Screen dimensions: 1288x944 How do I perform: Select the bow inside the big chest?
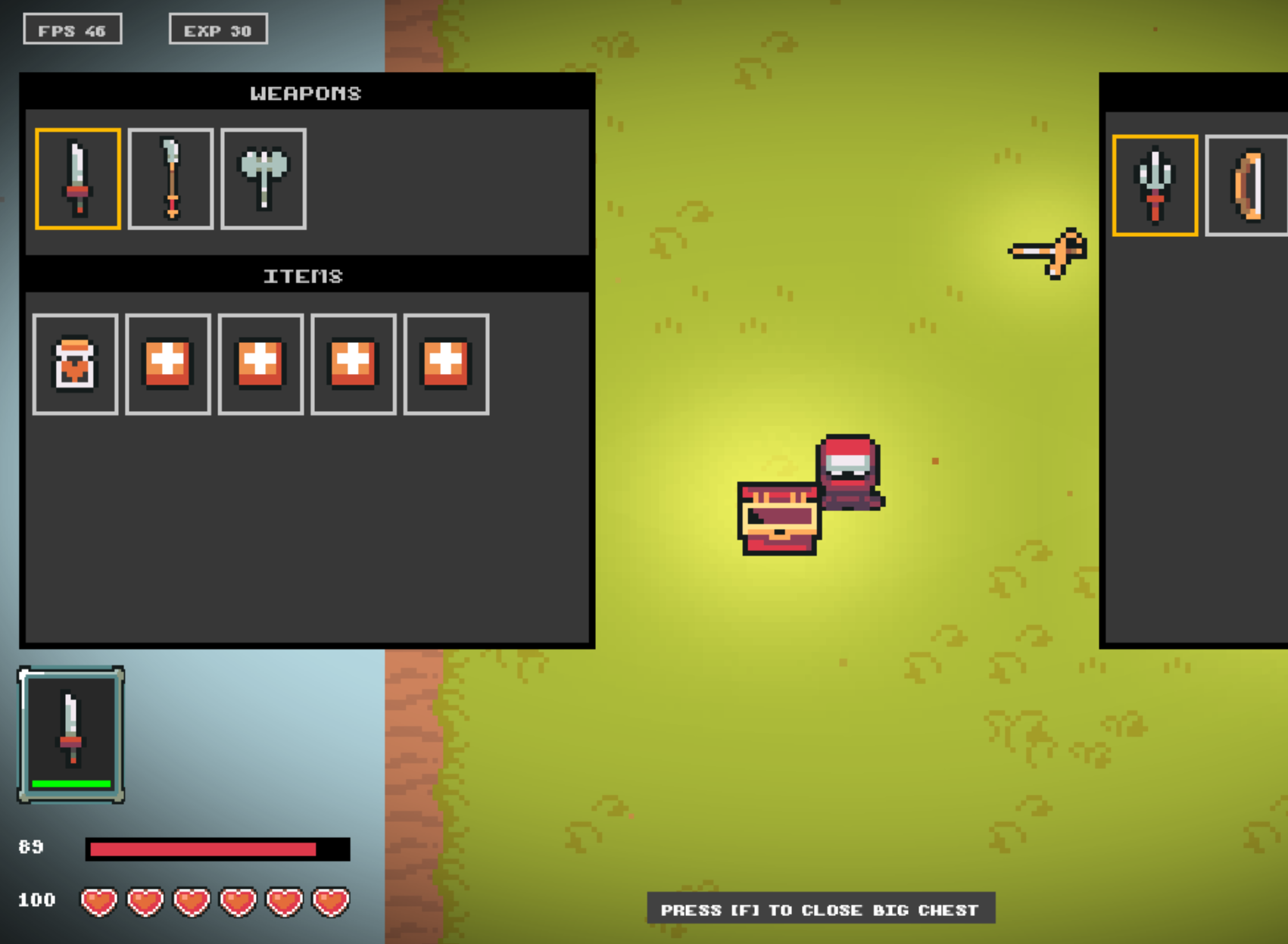point(1247,186)
